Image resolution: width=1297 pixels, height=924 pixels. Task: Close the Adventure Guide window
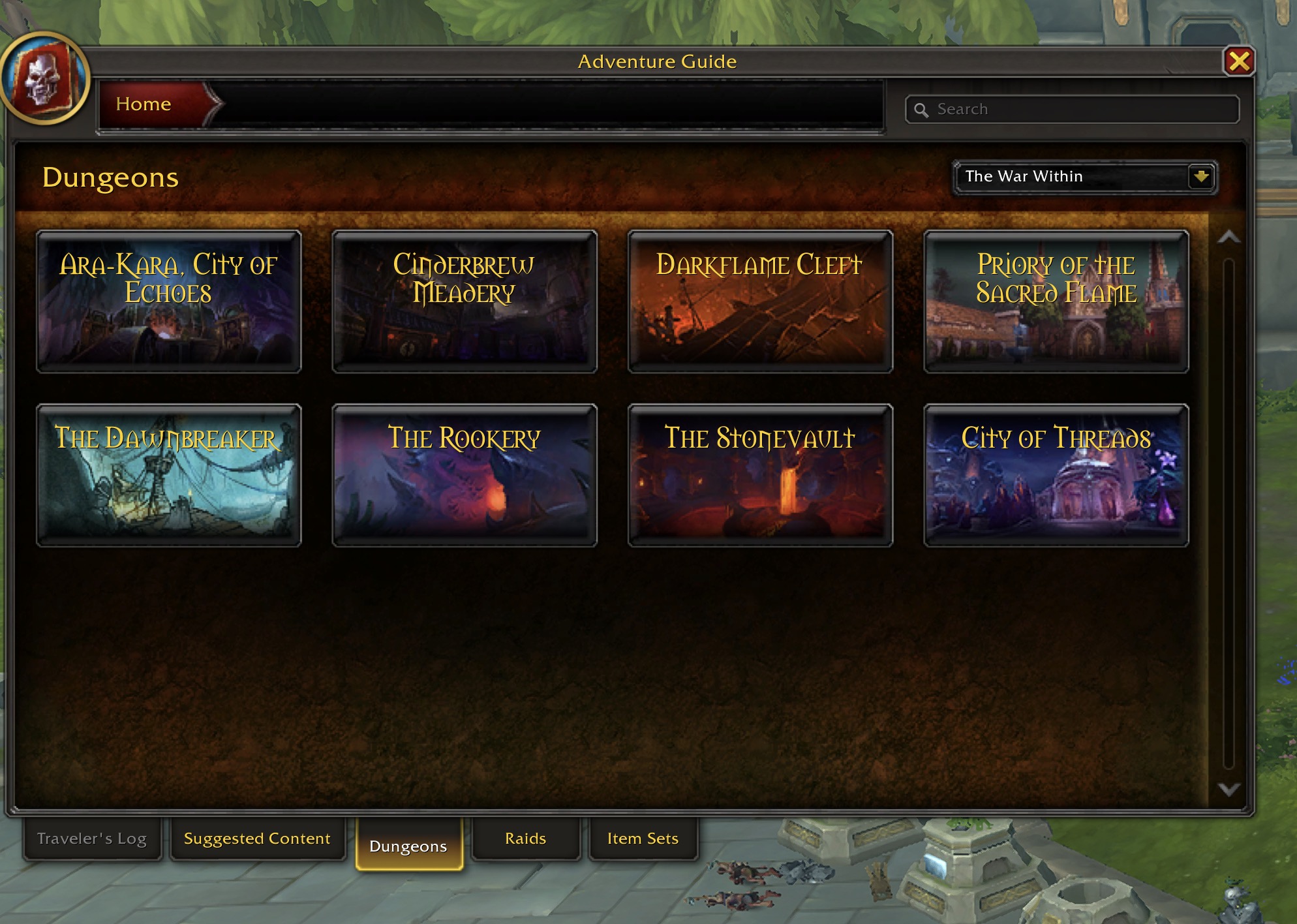pos(1238,62)
